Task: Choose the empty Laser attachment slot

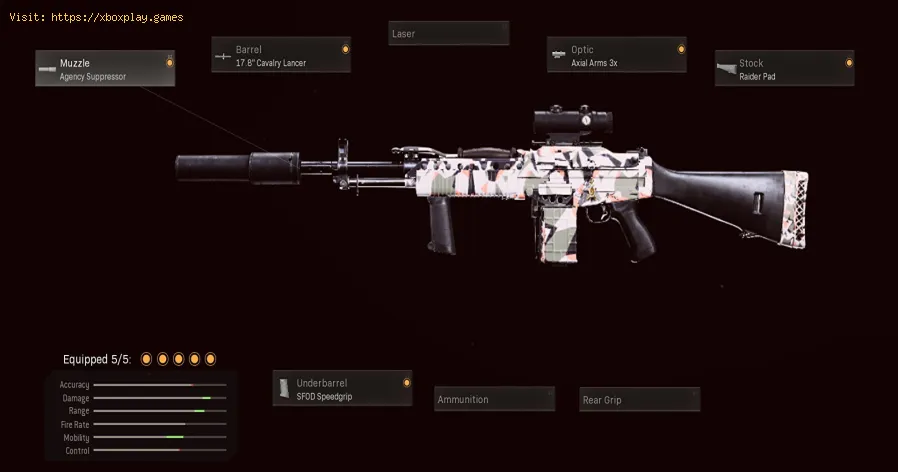Action: (448, 34)
